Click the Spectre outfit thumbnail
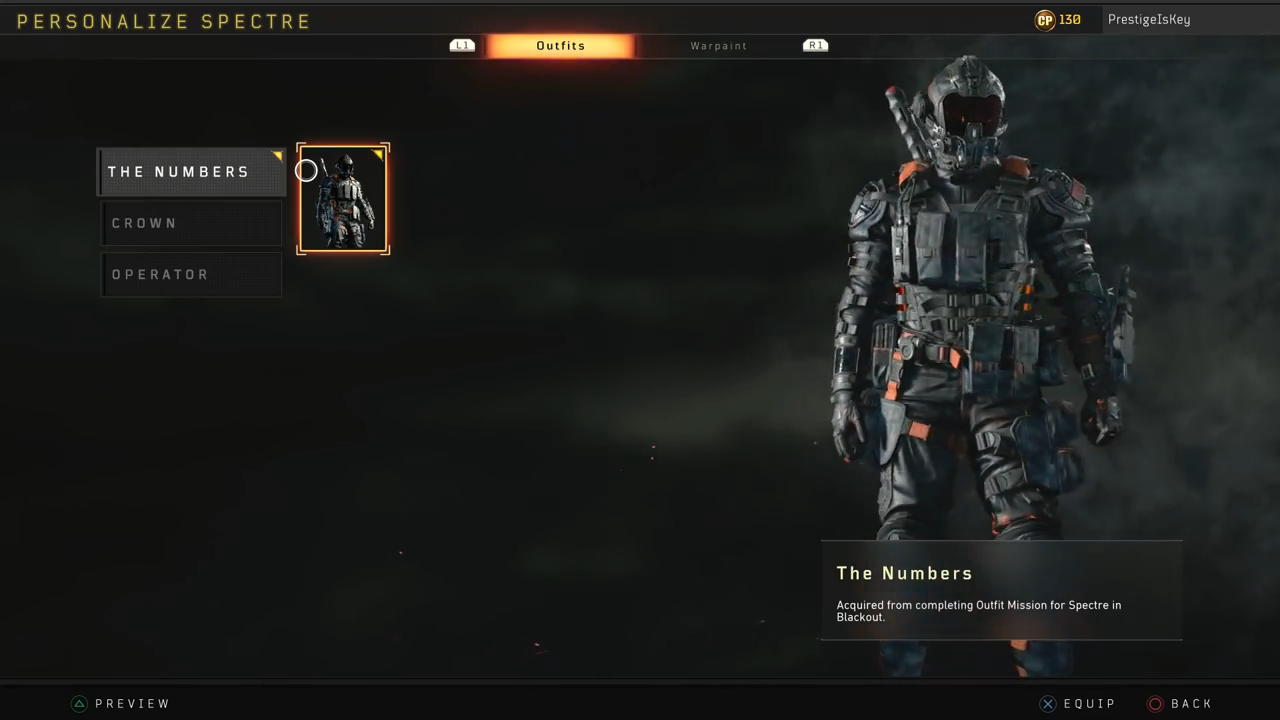Viewport: 1280px width, 720px height. (343, 199)
